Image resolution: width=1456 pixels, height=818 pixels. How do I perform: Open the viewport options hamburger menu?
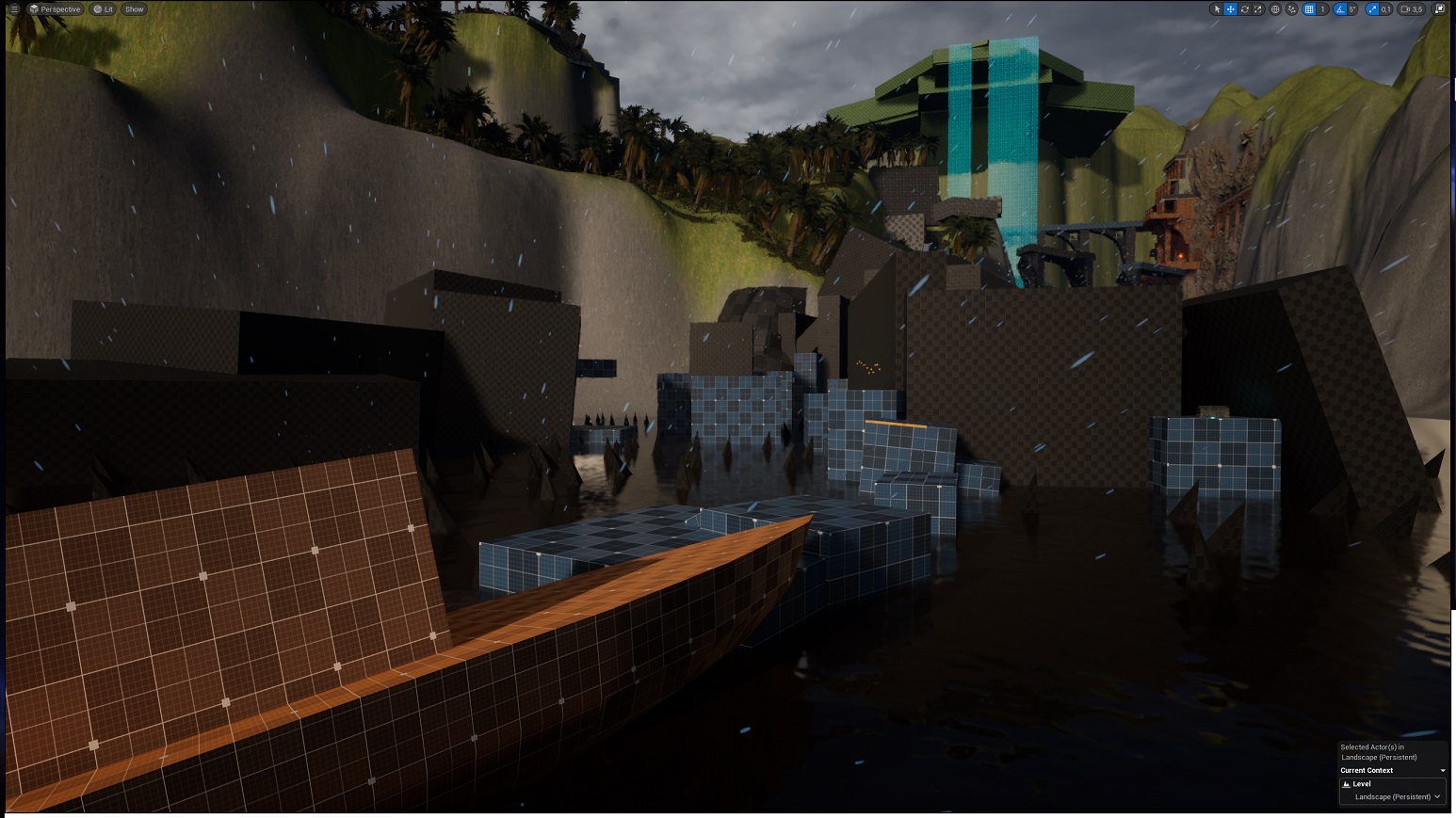(x=14, y=9)
